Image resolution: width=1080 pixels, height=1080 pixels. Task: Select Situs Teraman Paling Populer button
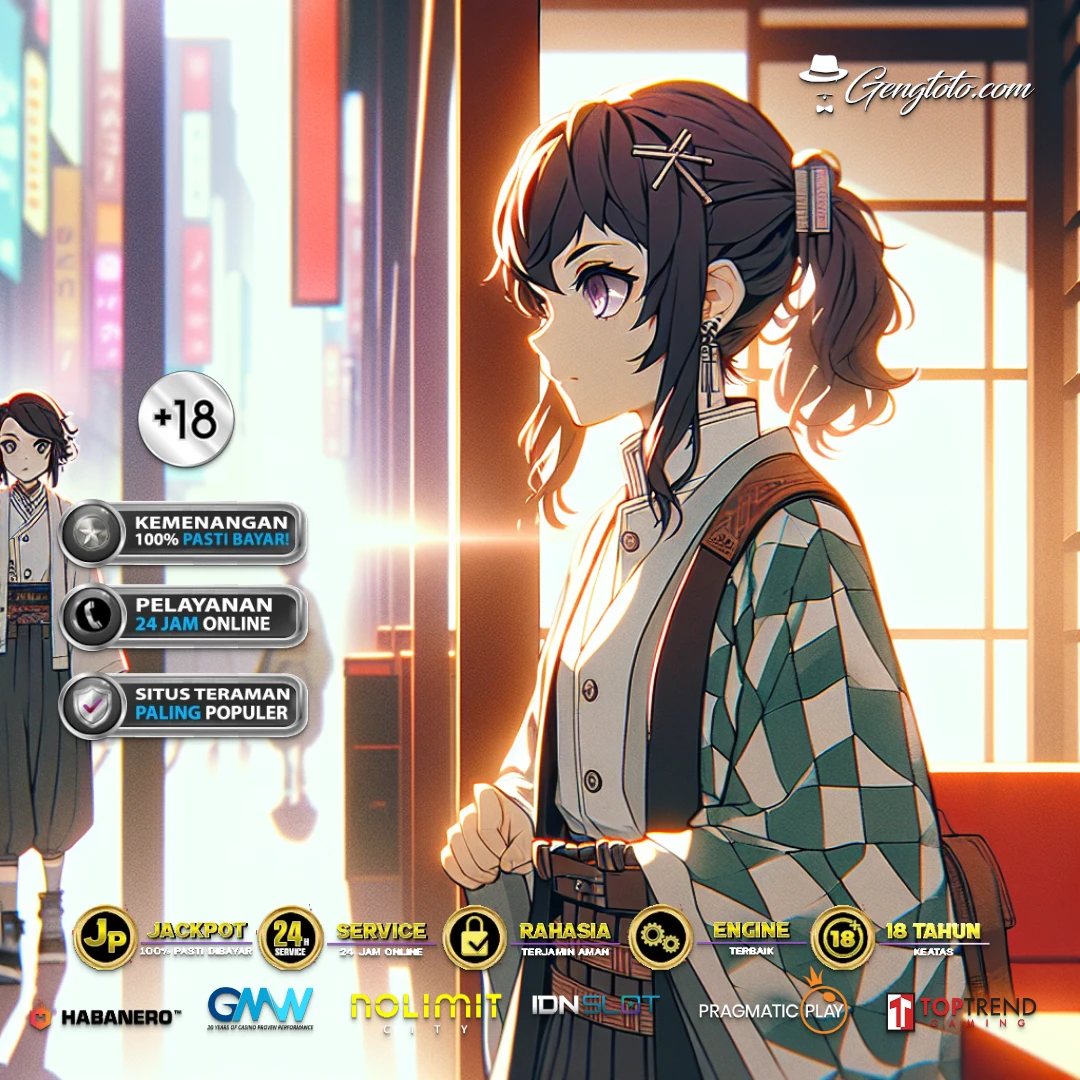point(182,704)
